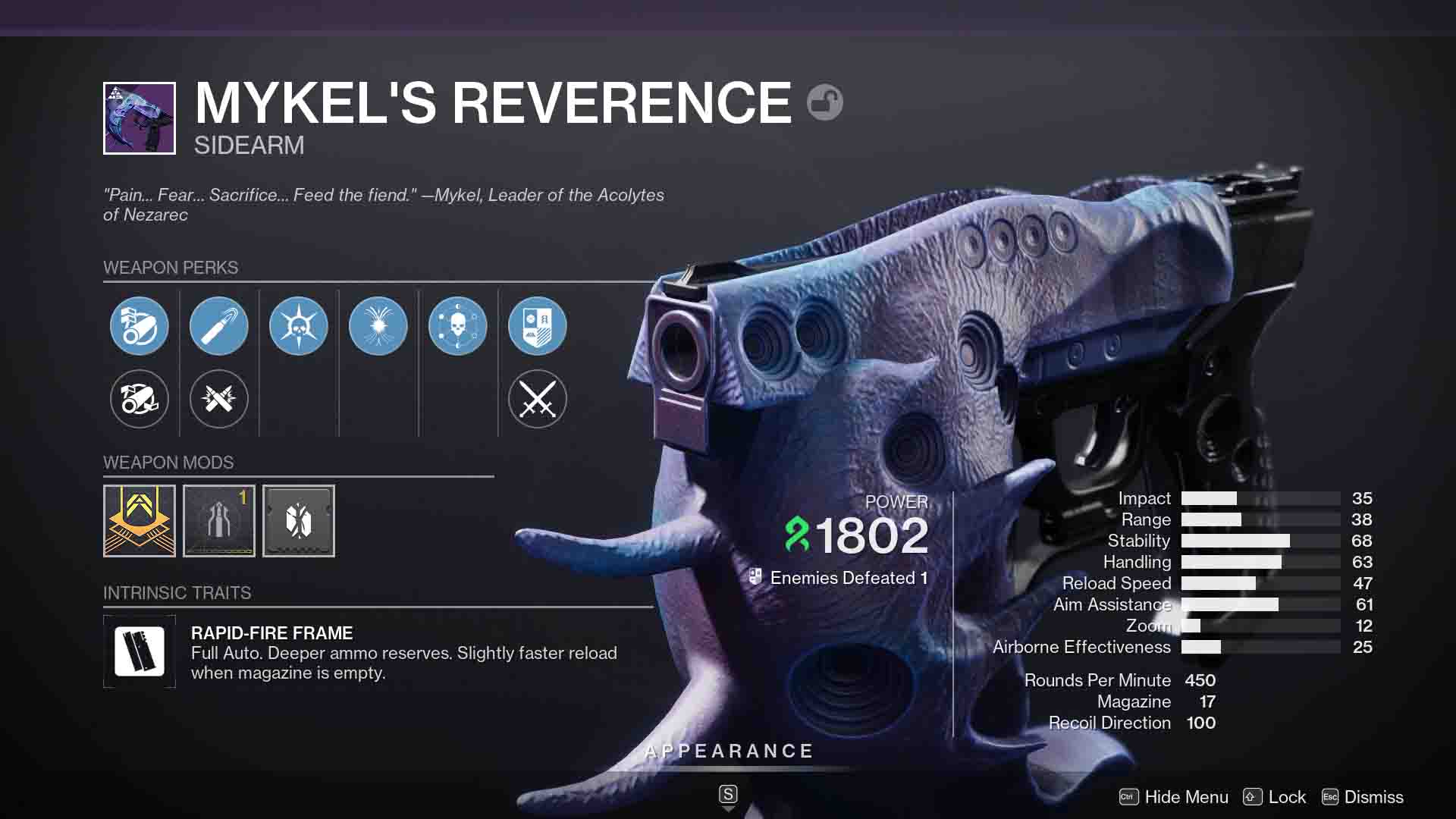Select the barrel perk in the first column

point(140,325)
